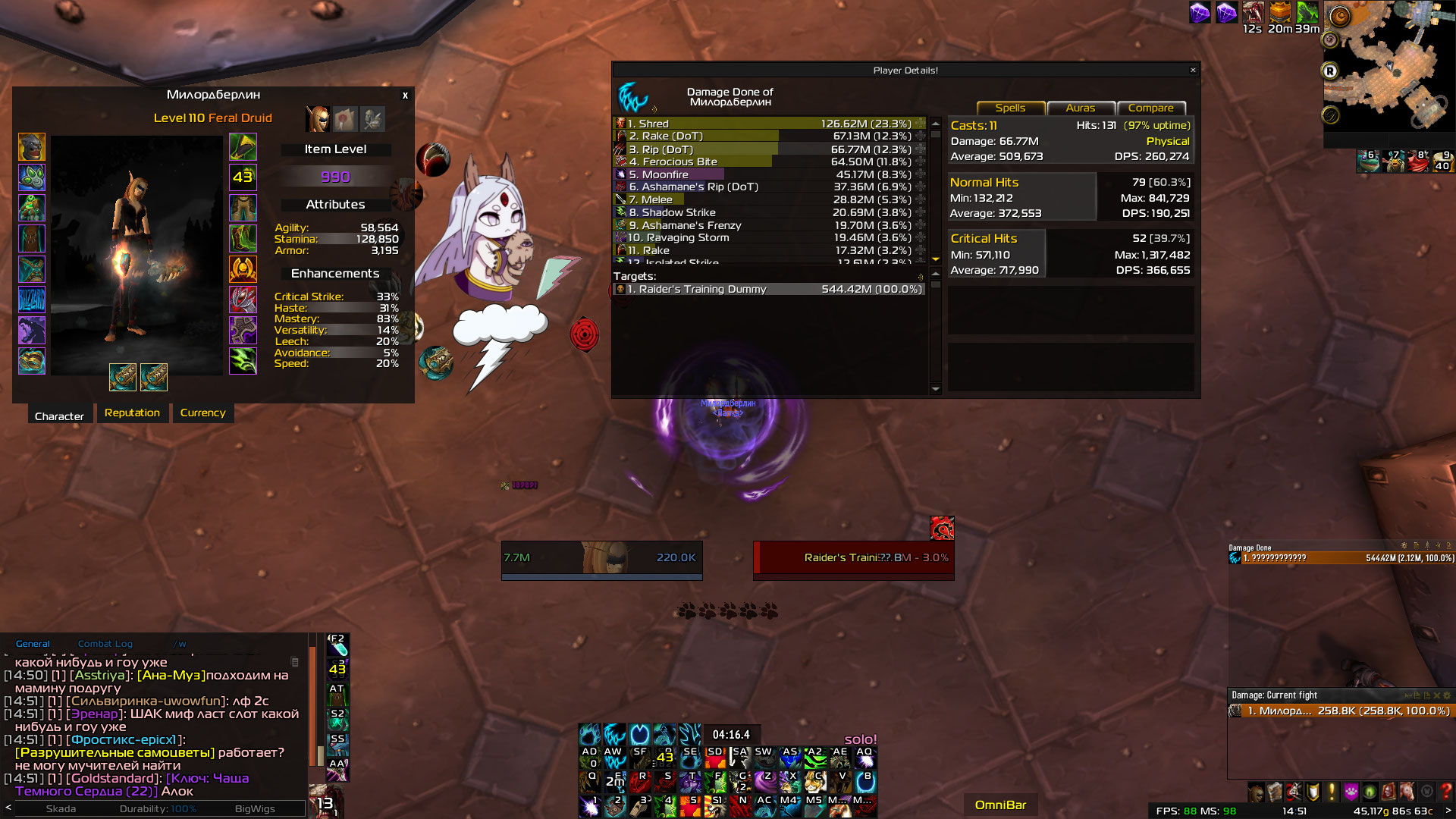
Task: Open the Compare tab
Action: [x=1150, y=108]
